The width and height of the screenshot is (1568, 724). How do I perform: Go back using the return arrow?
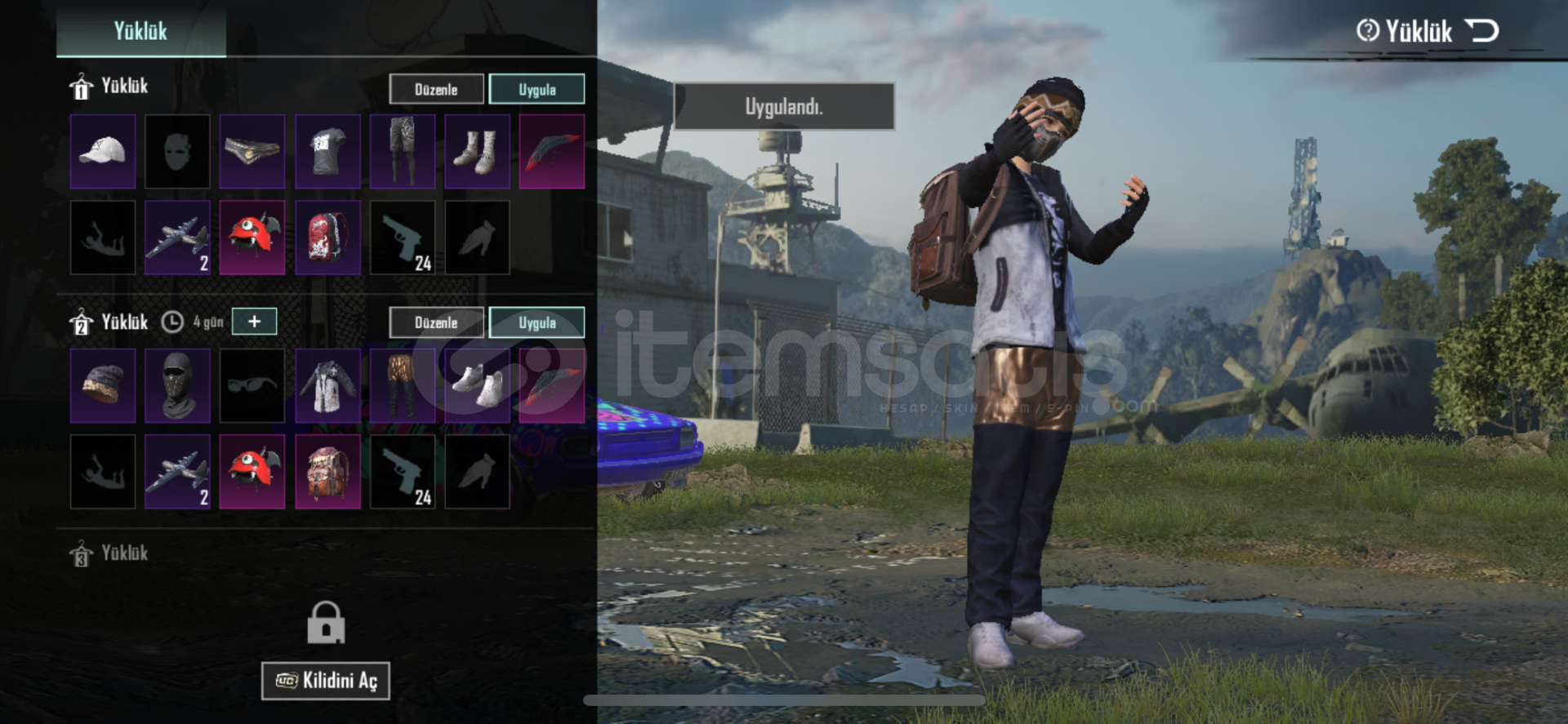coord(1481,31)
